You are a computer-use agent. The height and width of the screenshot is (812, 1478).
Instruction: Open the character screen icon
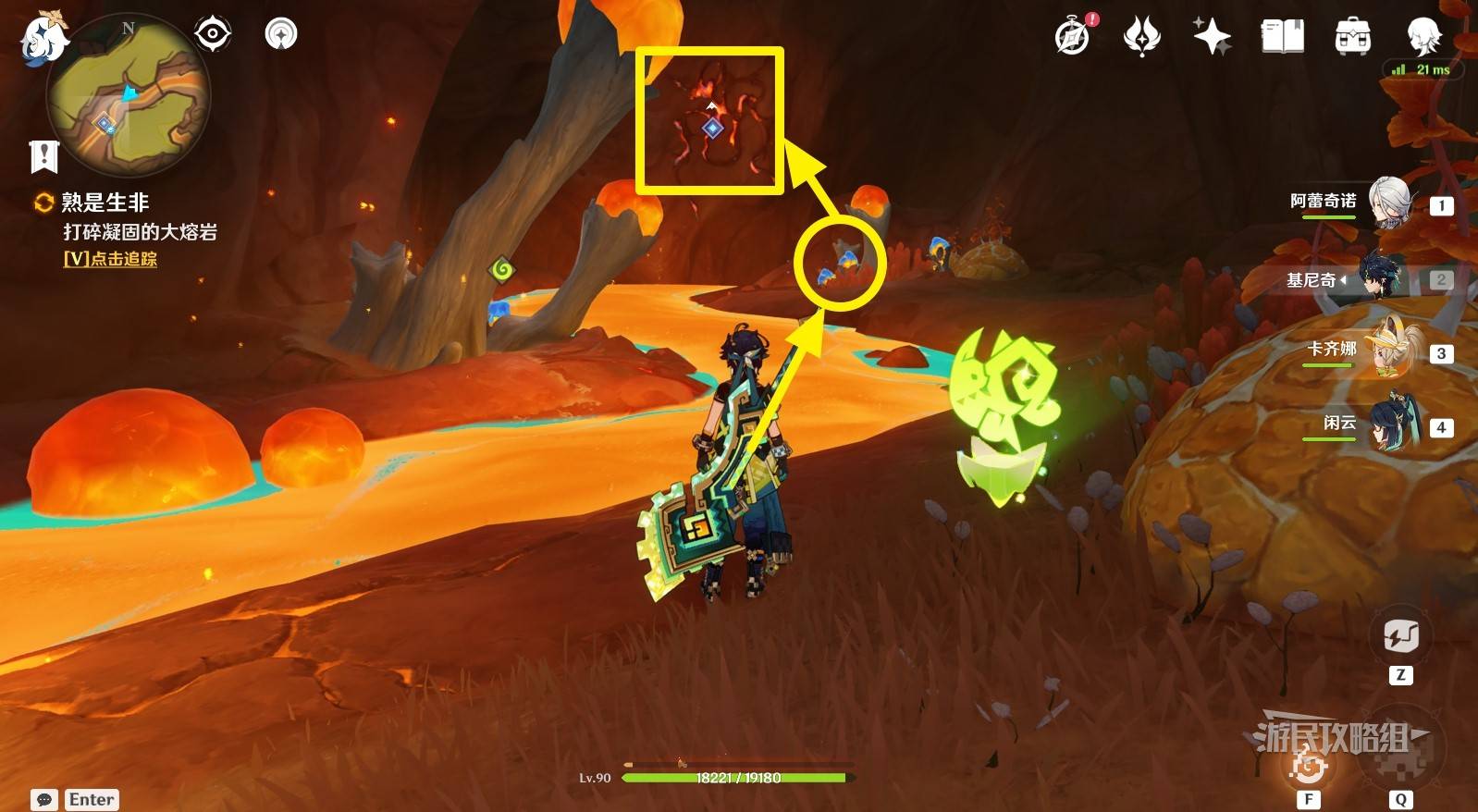tap(1423, 36)
